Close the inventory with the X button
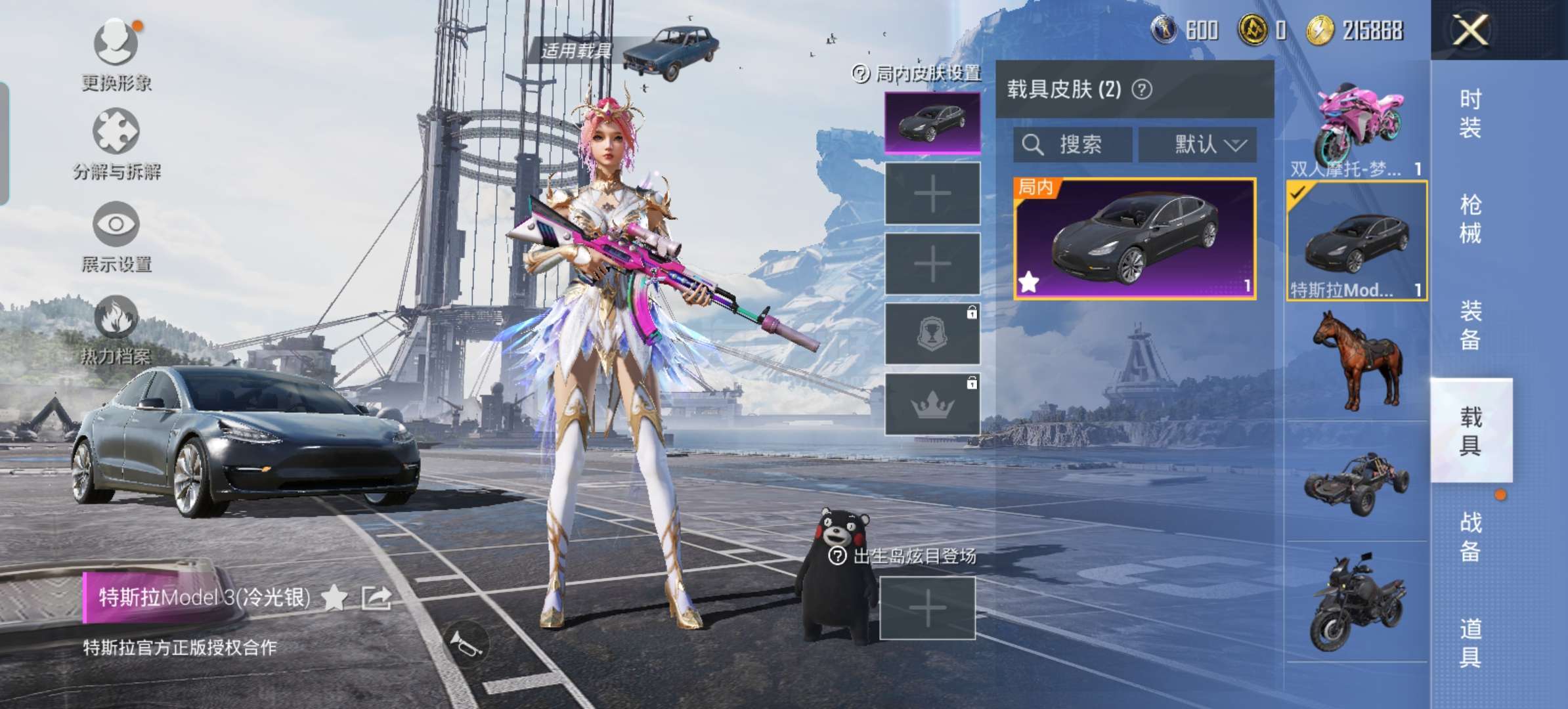The width and height of the screenshot is (1568, 709). tap(1470, 30)
